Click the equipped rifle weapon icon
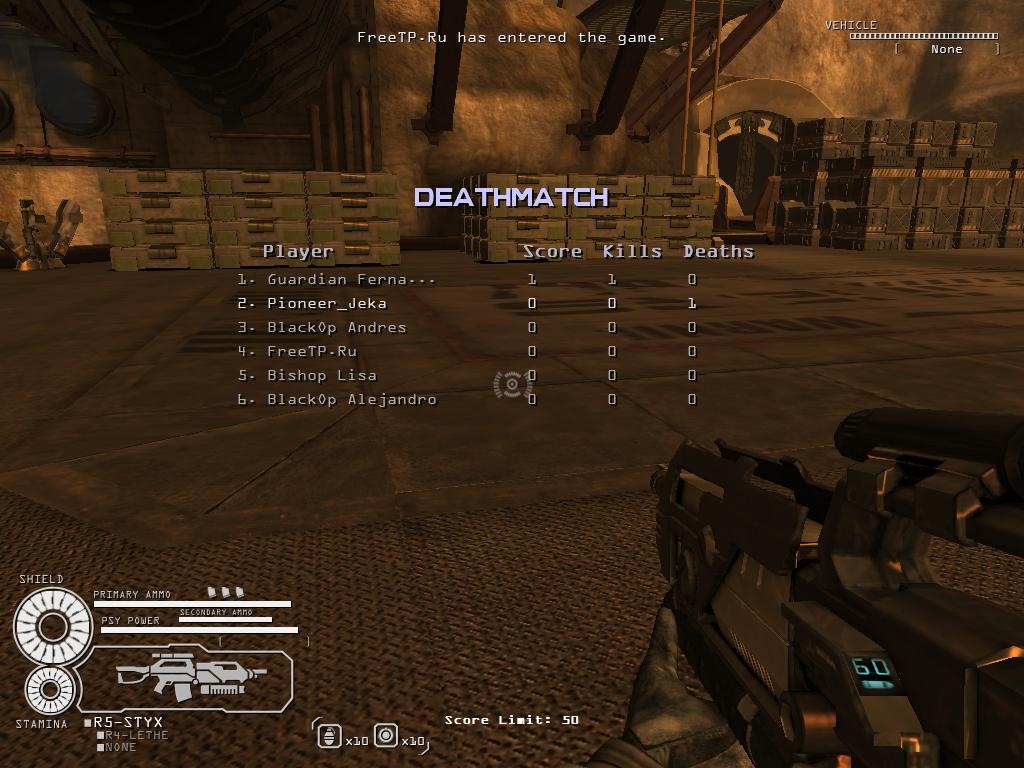 pyautogui.click(x=191, y=677)
